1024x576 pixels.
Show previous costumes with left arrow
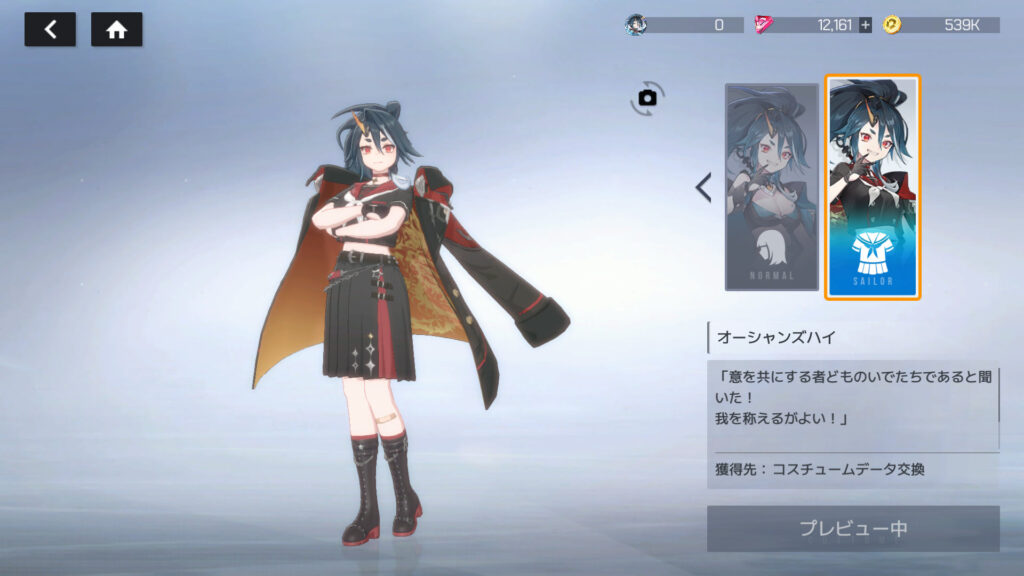pos(703,187)
